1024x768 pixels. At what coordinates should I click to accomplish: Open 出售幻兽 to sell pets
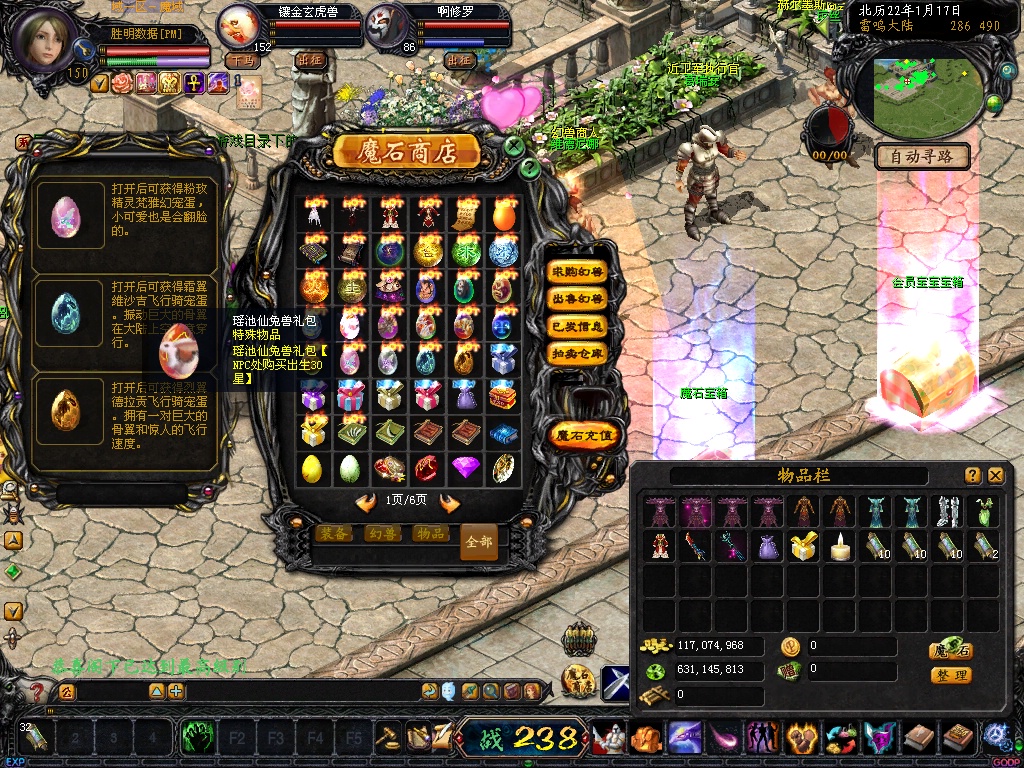(578, 299)
